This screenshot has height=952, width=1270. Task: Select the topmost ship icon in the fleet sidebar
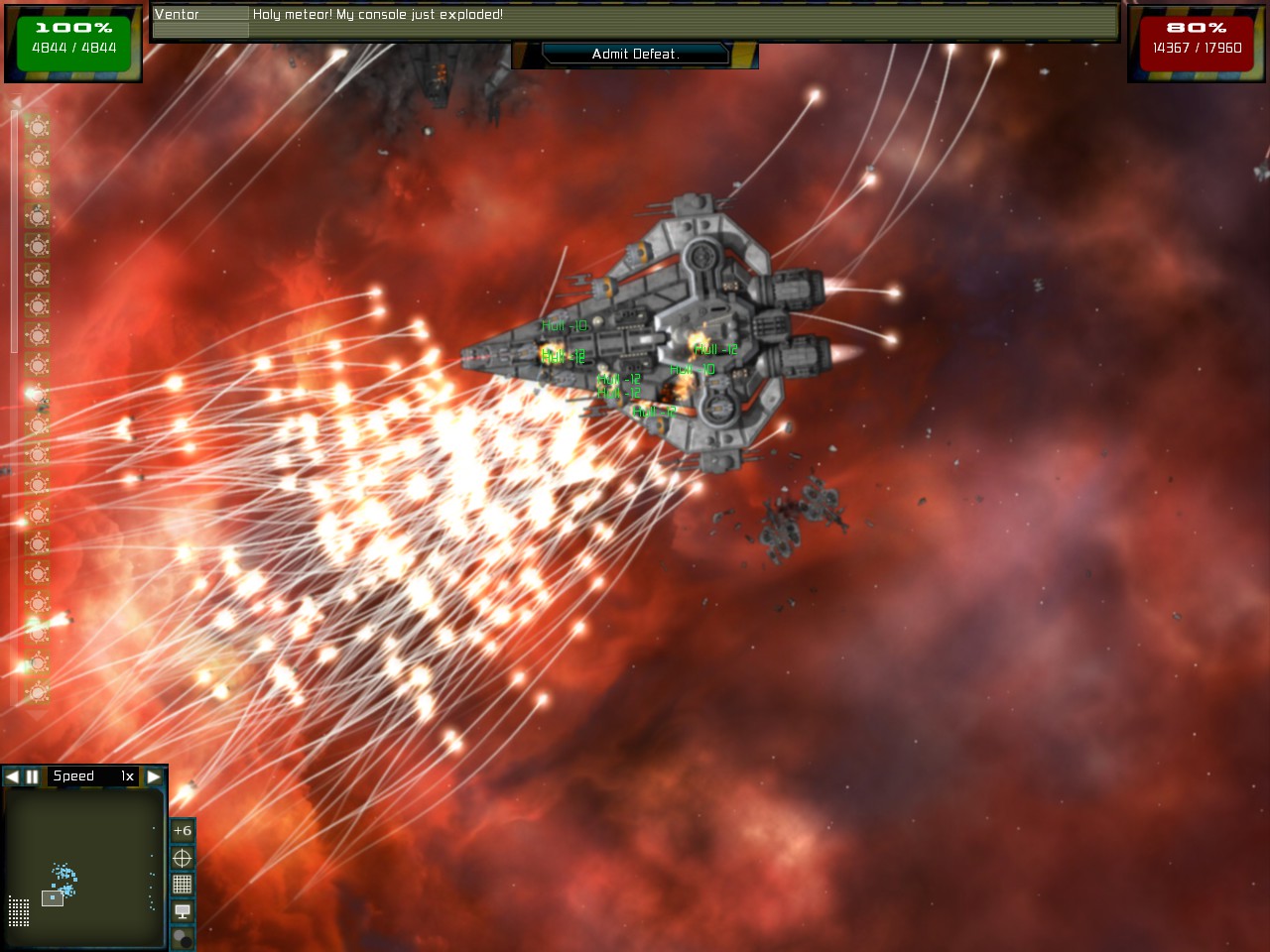point(38,126)
